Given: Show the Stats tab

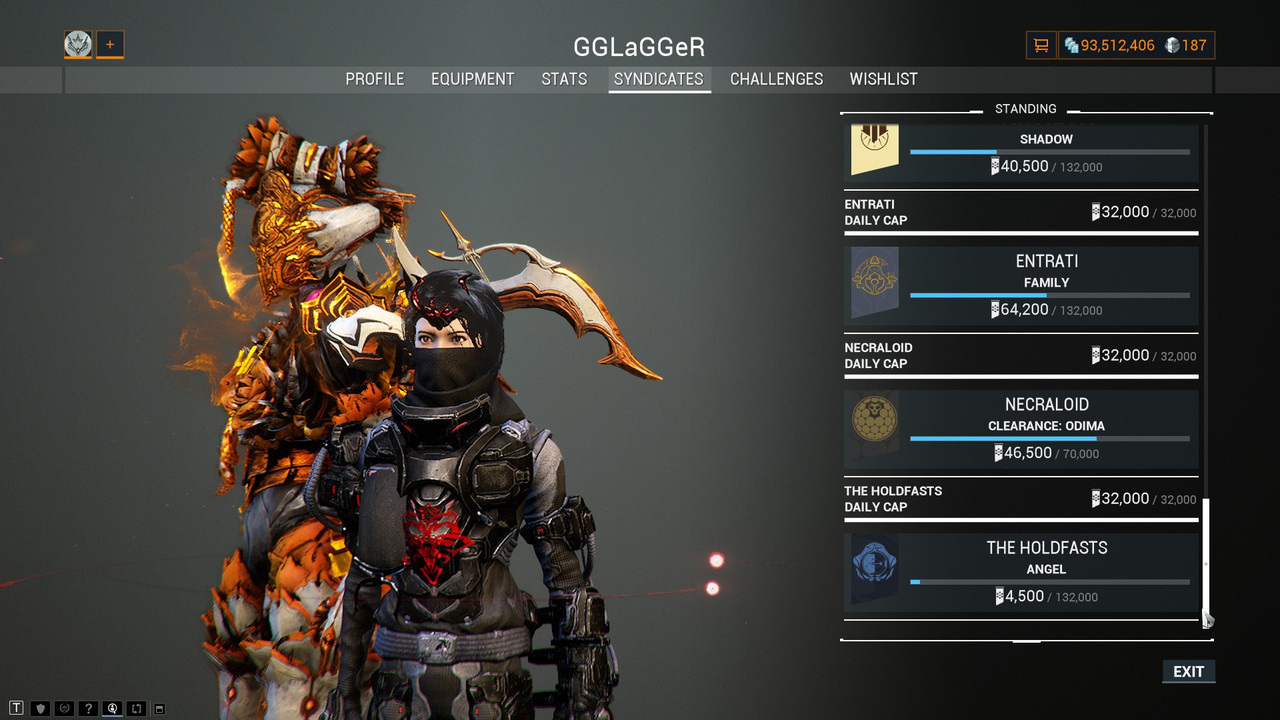Looking at the screenshot, I should (x=564, y=79).
